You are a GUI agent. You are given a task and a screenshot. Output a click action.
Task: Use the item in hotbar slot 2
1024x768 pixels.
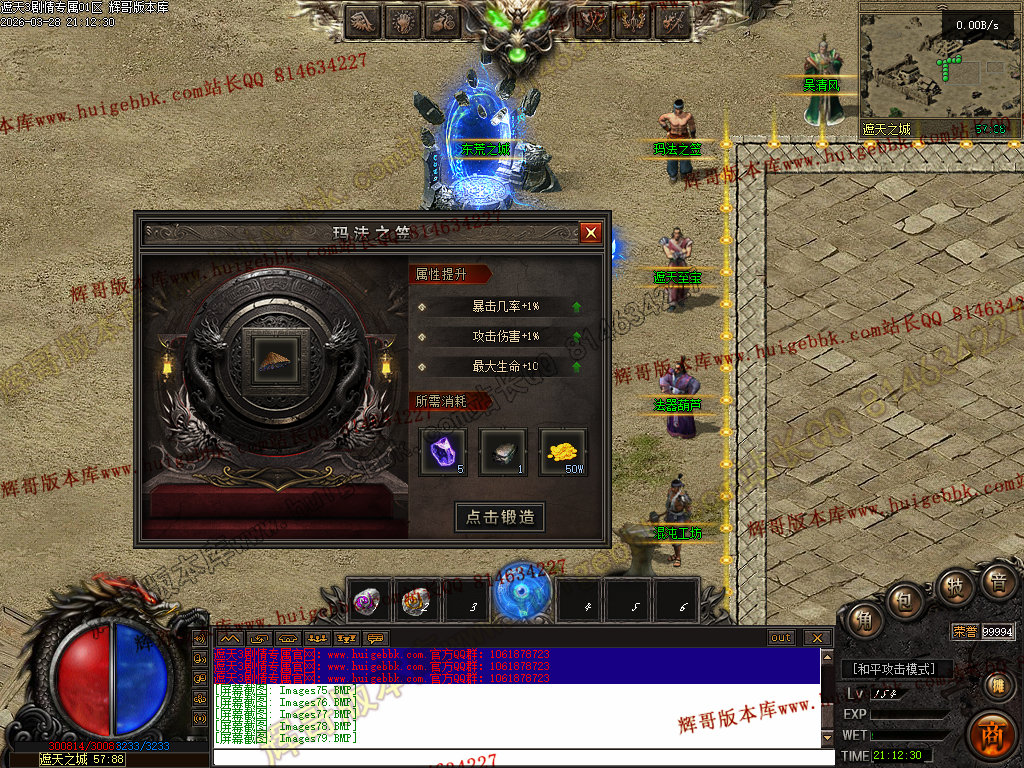[416, 600]
